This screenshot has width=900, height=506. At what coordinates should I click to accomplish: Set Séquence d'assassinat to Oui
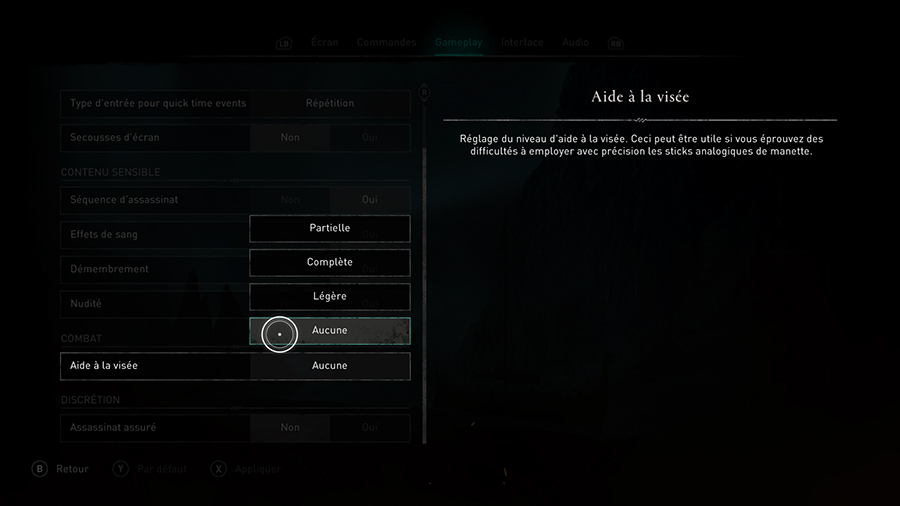(x=369, y=200)
